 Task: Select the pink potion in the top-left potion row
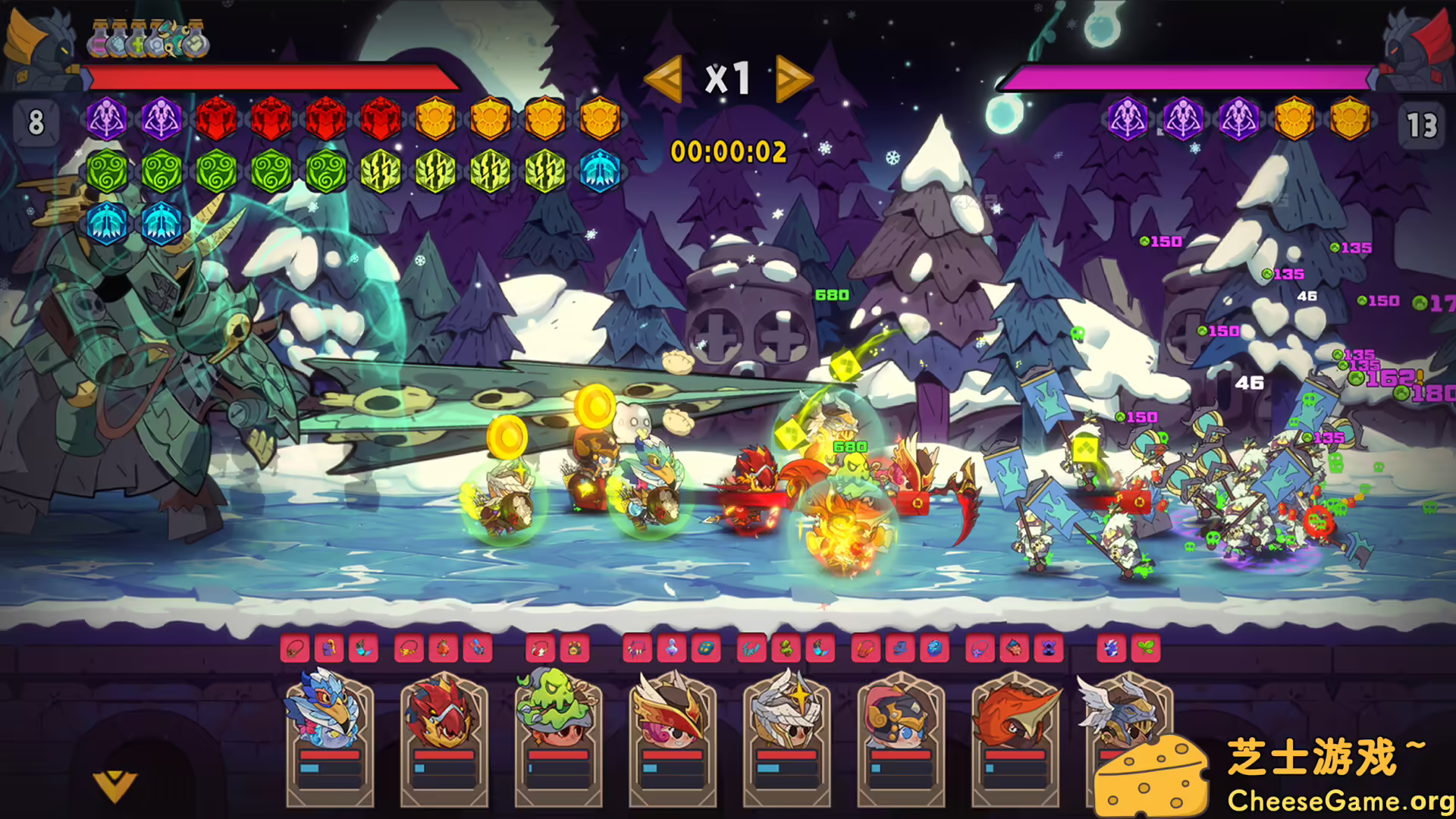(99, 44)
